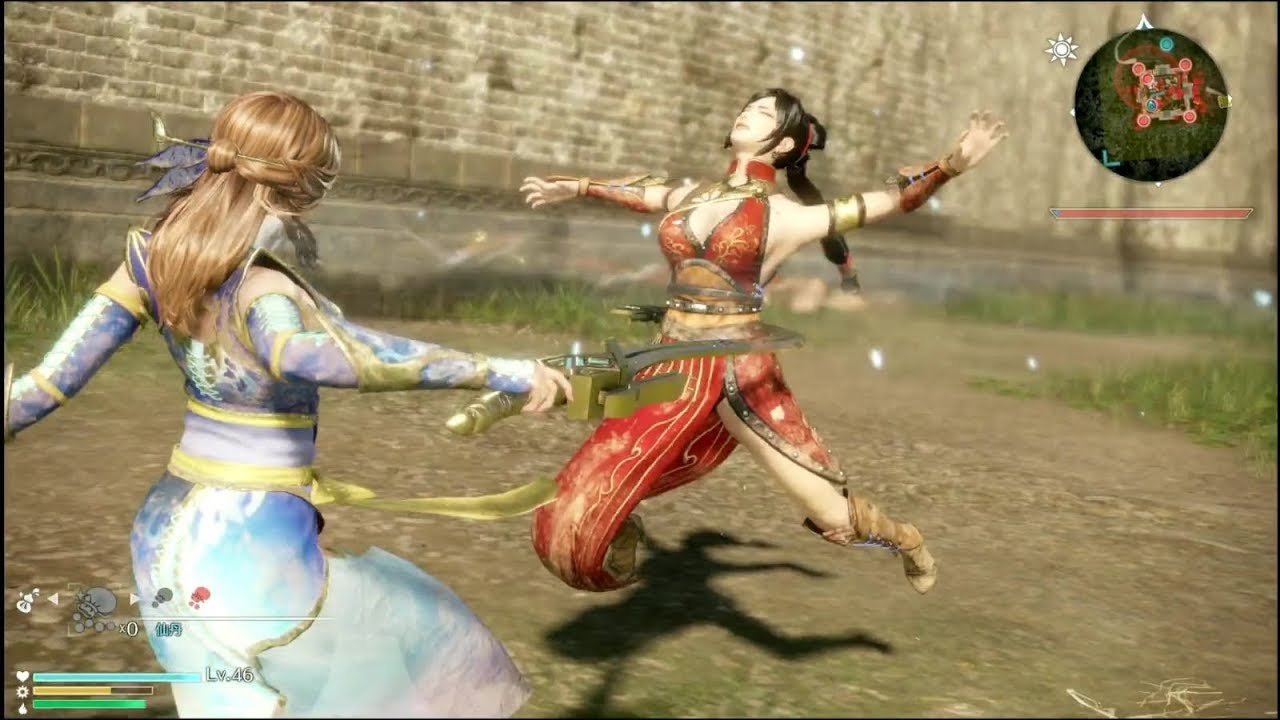The image size is (1280, 720).
Task: Click the Lv.46 level label
Action: pyautogui.click(x=228, y=674)
